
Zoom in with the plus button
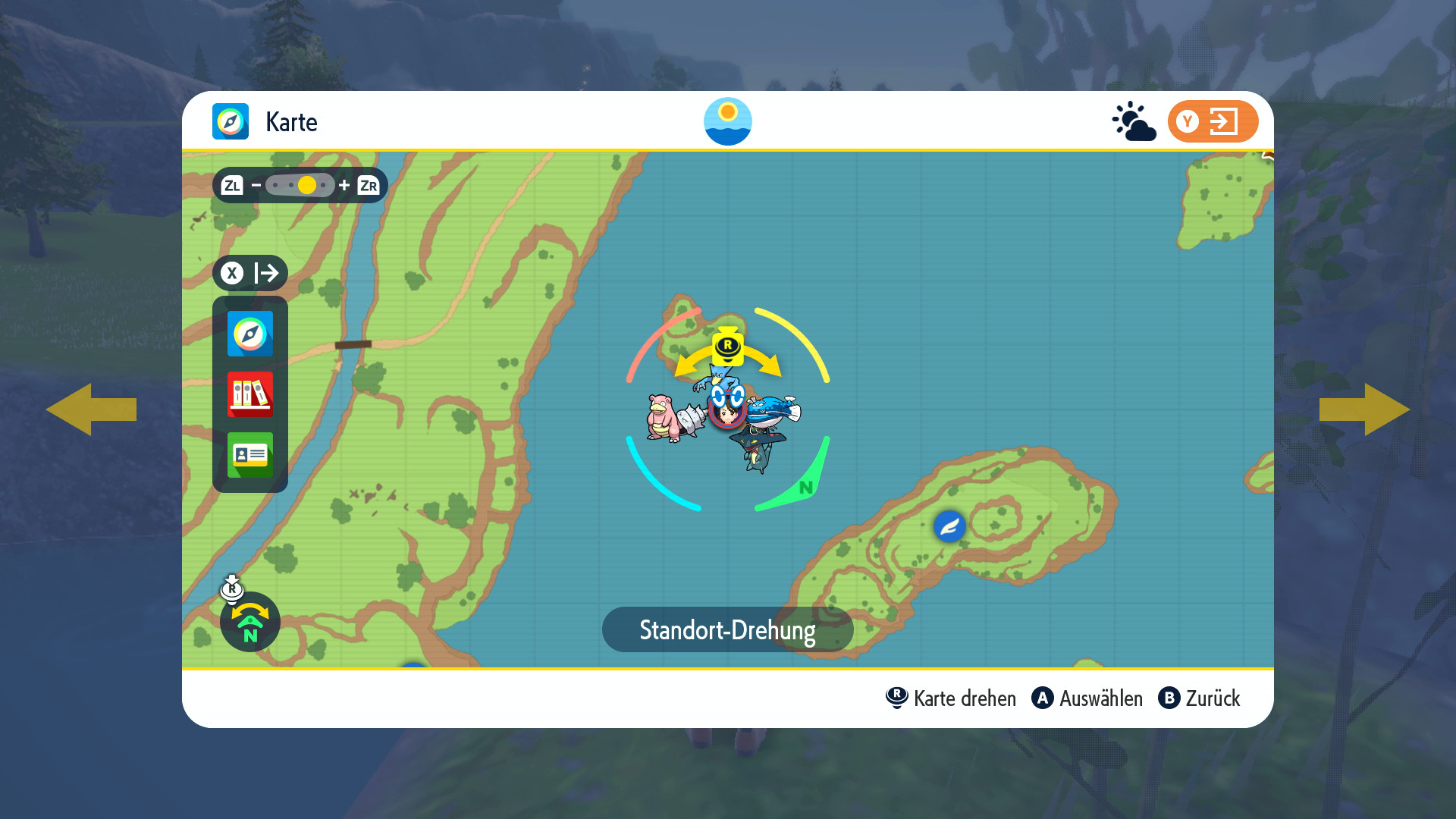[344, 185]
